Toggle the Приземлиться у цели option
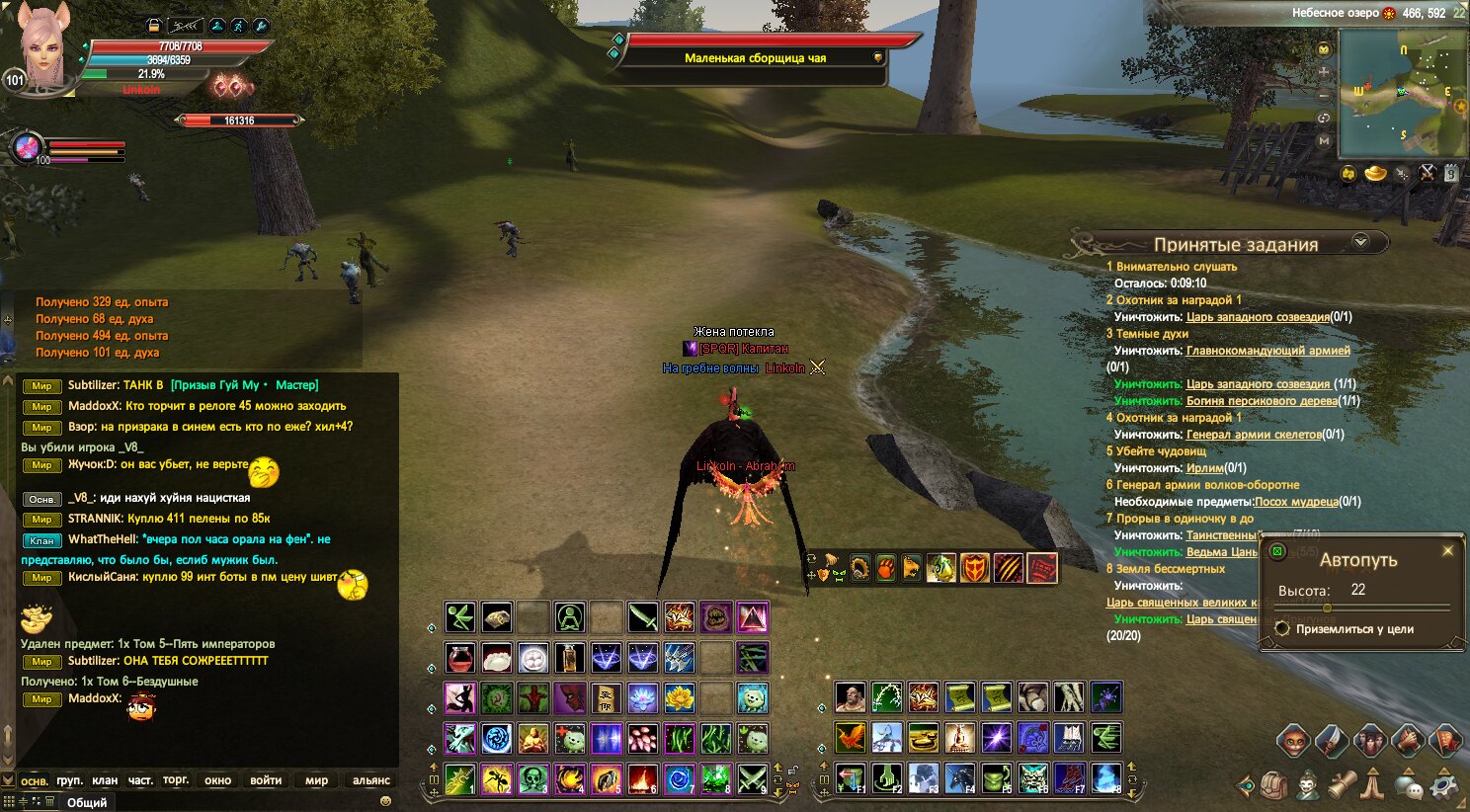This screenshot has height=812, width=1470. [1283, 628]
